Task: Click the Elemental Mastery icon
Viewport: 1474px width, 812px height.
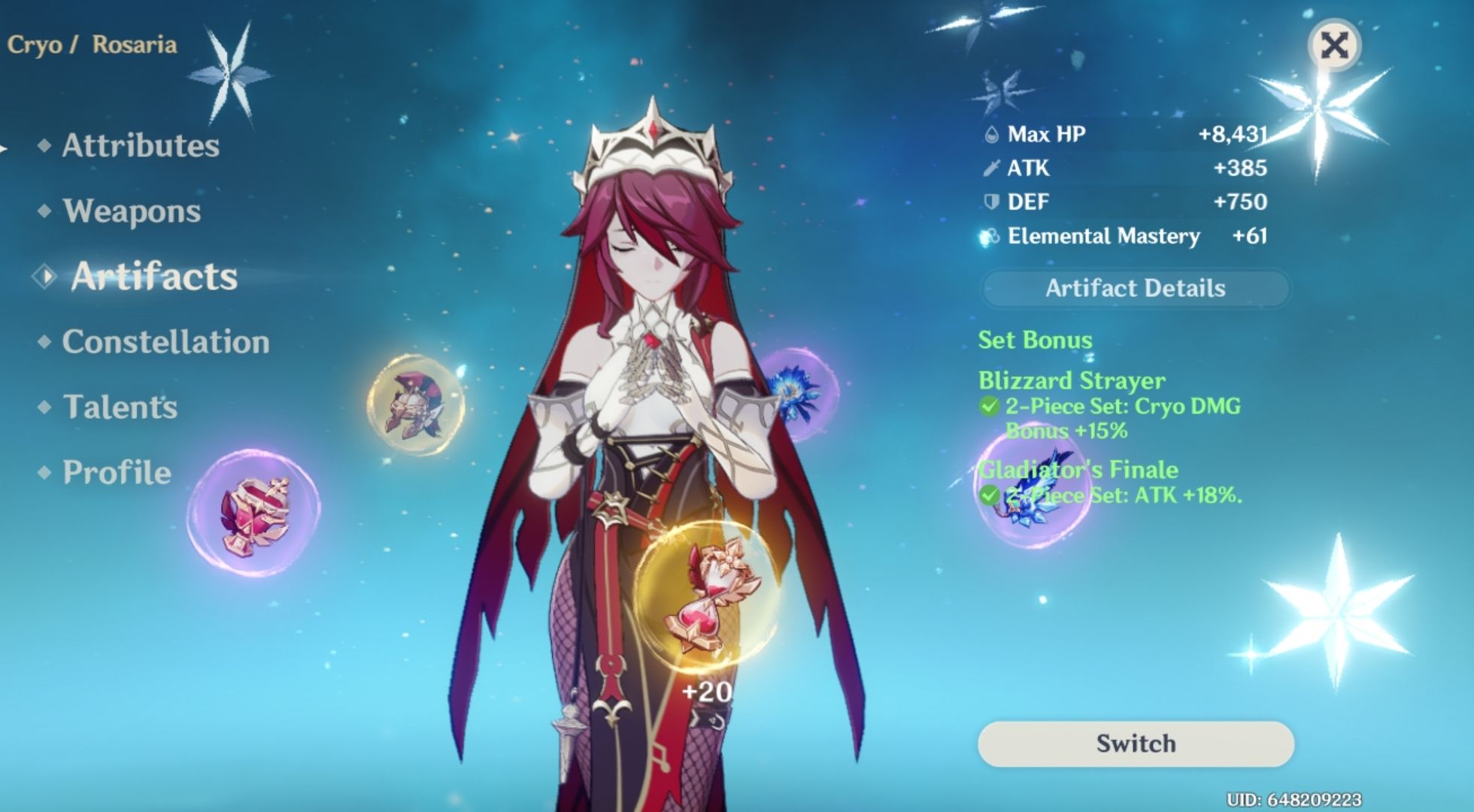Action: (x=991, y=235)
